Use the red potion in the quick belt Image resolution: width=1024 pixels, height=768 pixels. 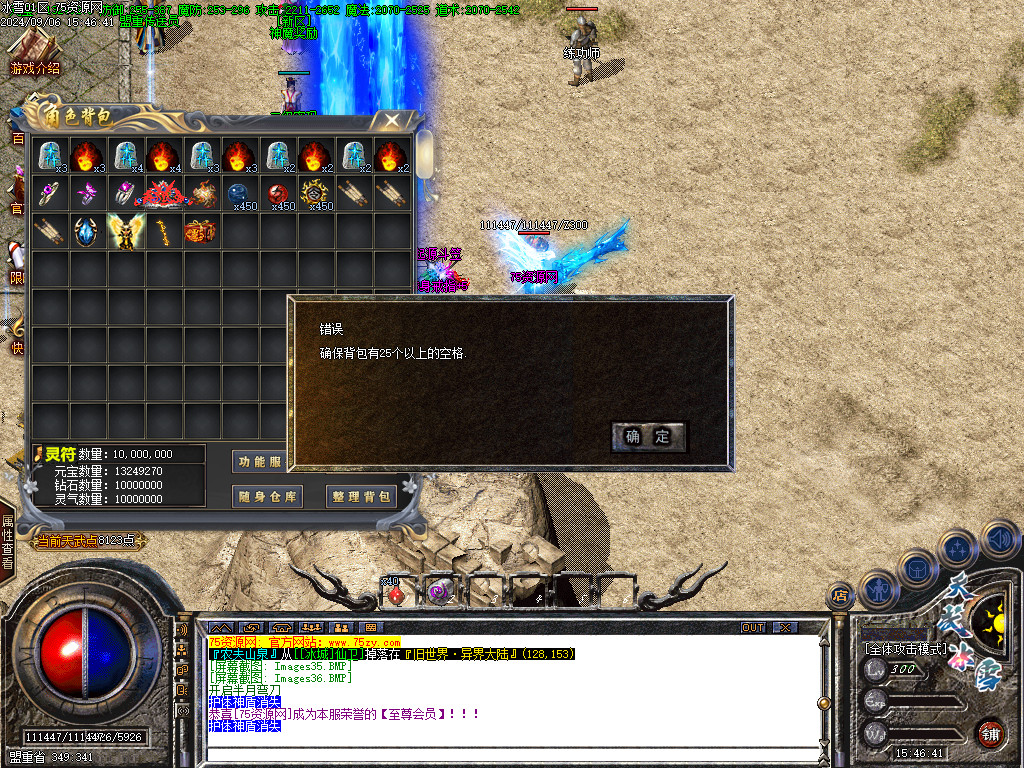coord(395,592)
